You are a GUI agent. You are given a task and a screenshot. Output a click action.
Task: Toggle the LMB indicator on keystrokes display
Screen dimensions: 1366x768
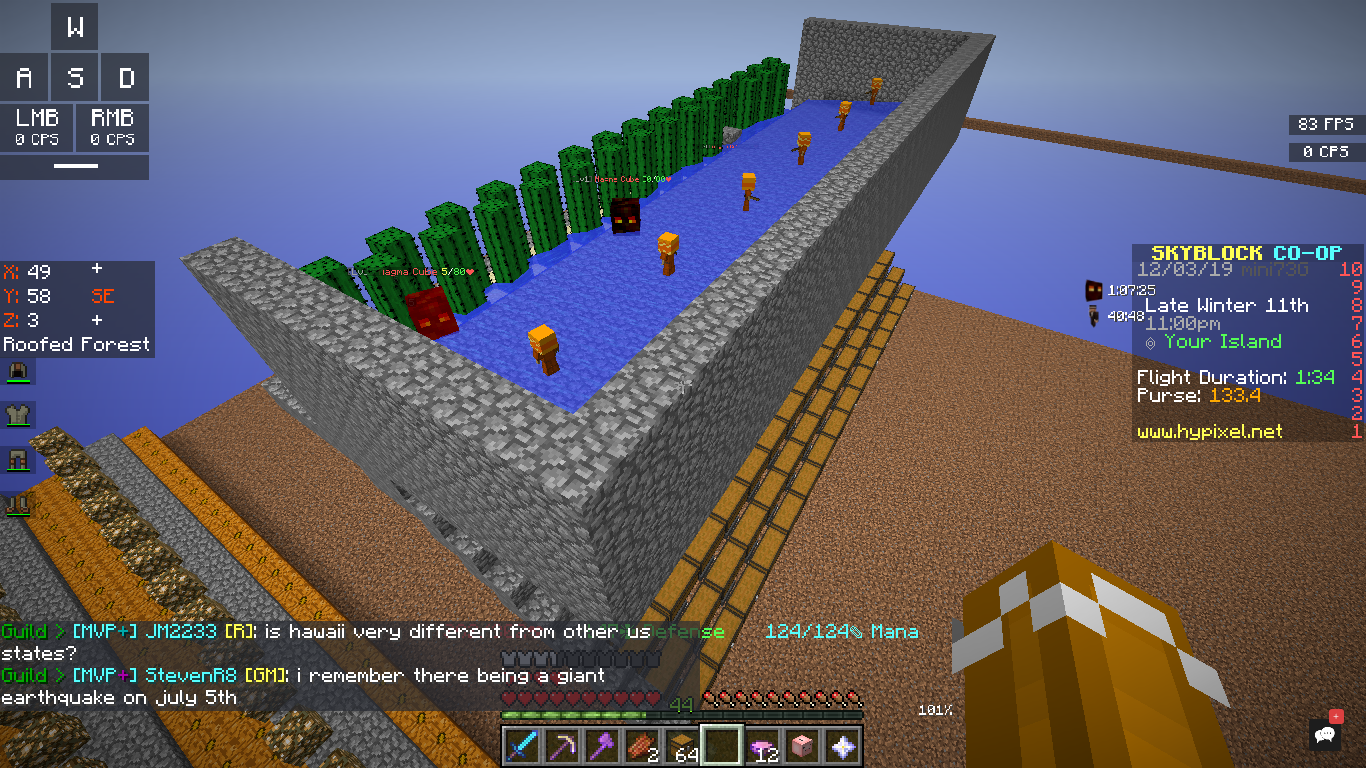click(x=37, y=127)
